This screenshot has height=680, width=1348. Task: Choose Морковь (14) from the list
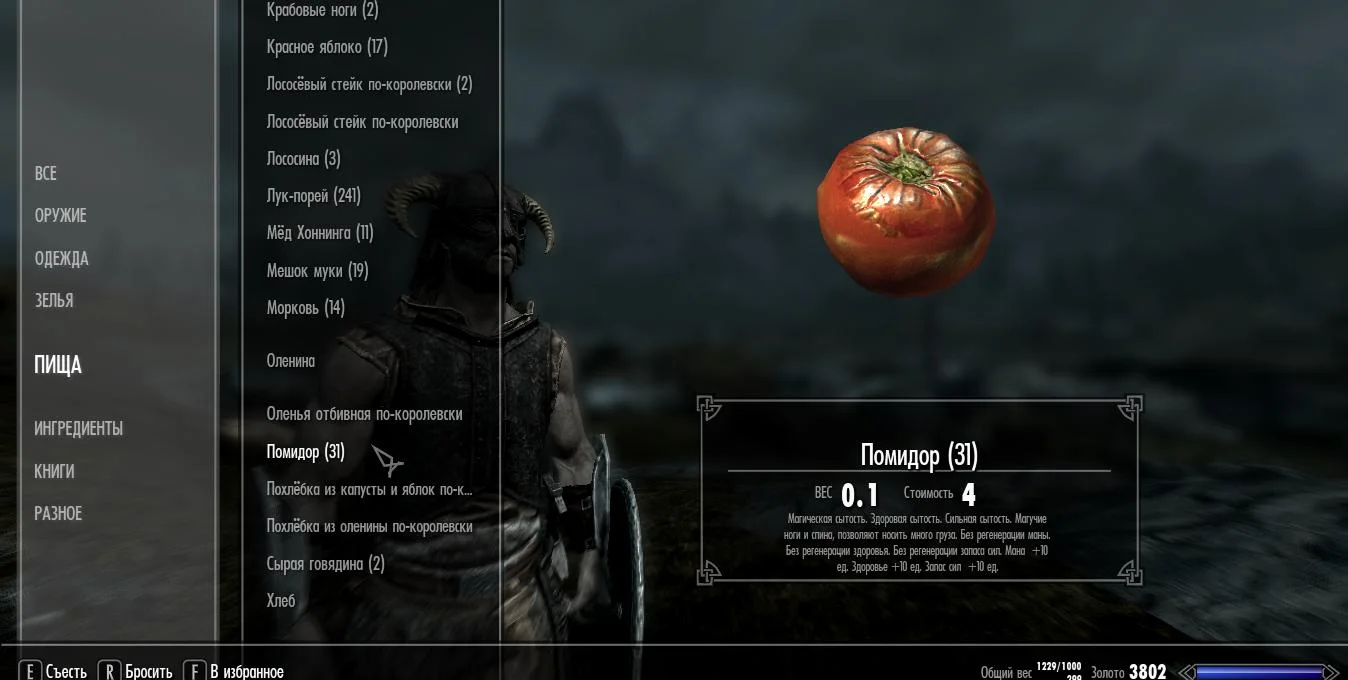(x=305, y=308)
